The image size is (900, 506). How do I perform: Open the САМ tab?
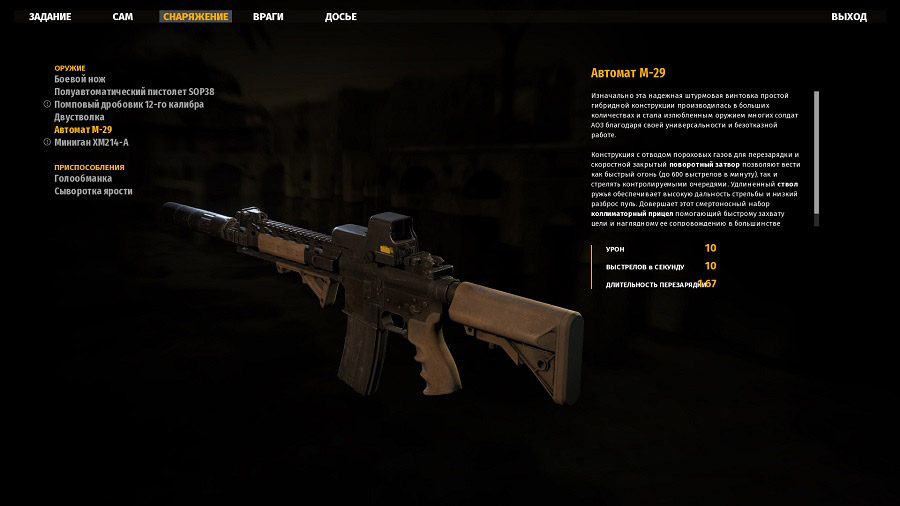click(123, 17)
